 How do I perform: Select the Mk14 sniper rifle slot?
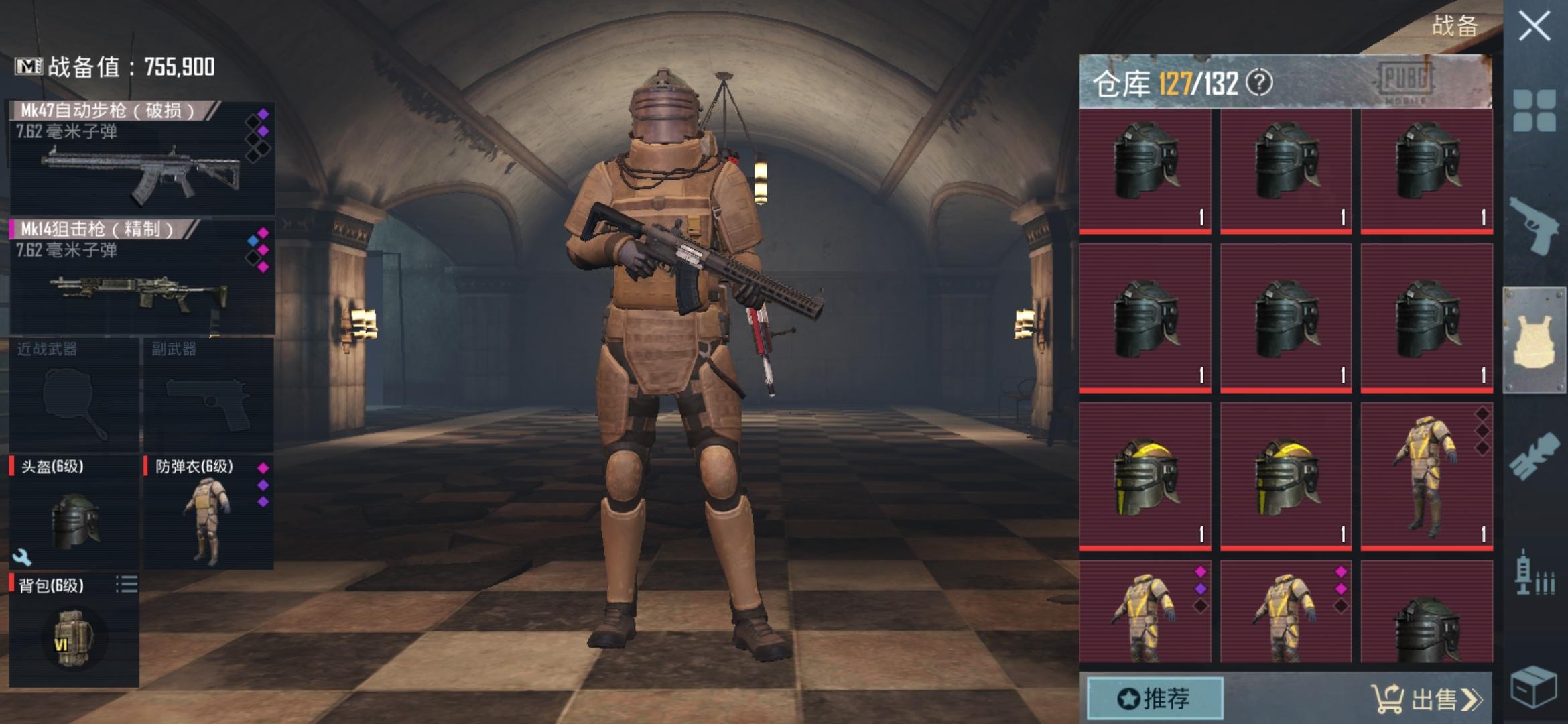141,277
